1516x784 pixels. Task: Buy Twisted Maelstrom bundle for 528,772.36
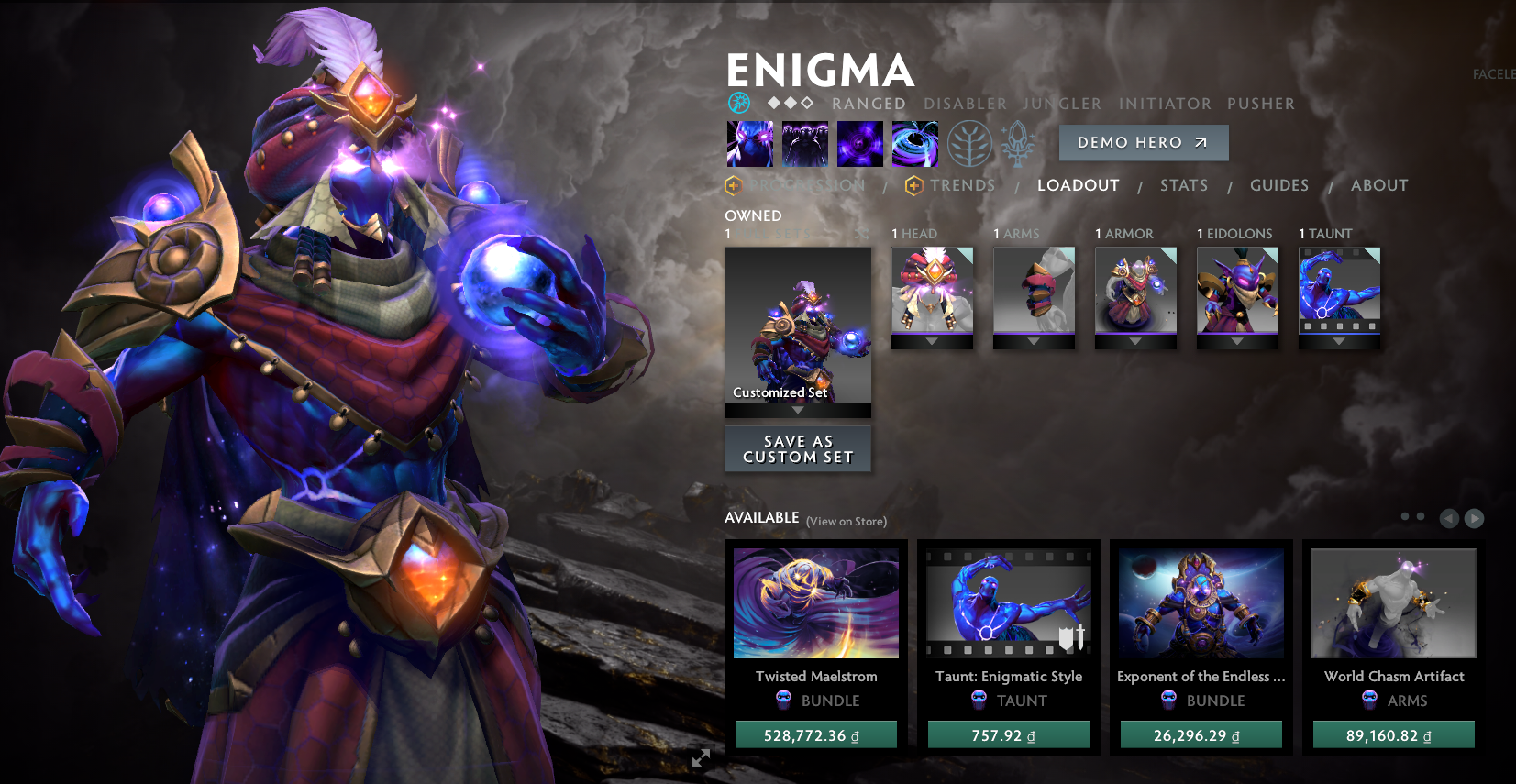(815, 735)
